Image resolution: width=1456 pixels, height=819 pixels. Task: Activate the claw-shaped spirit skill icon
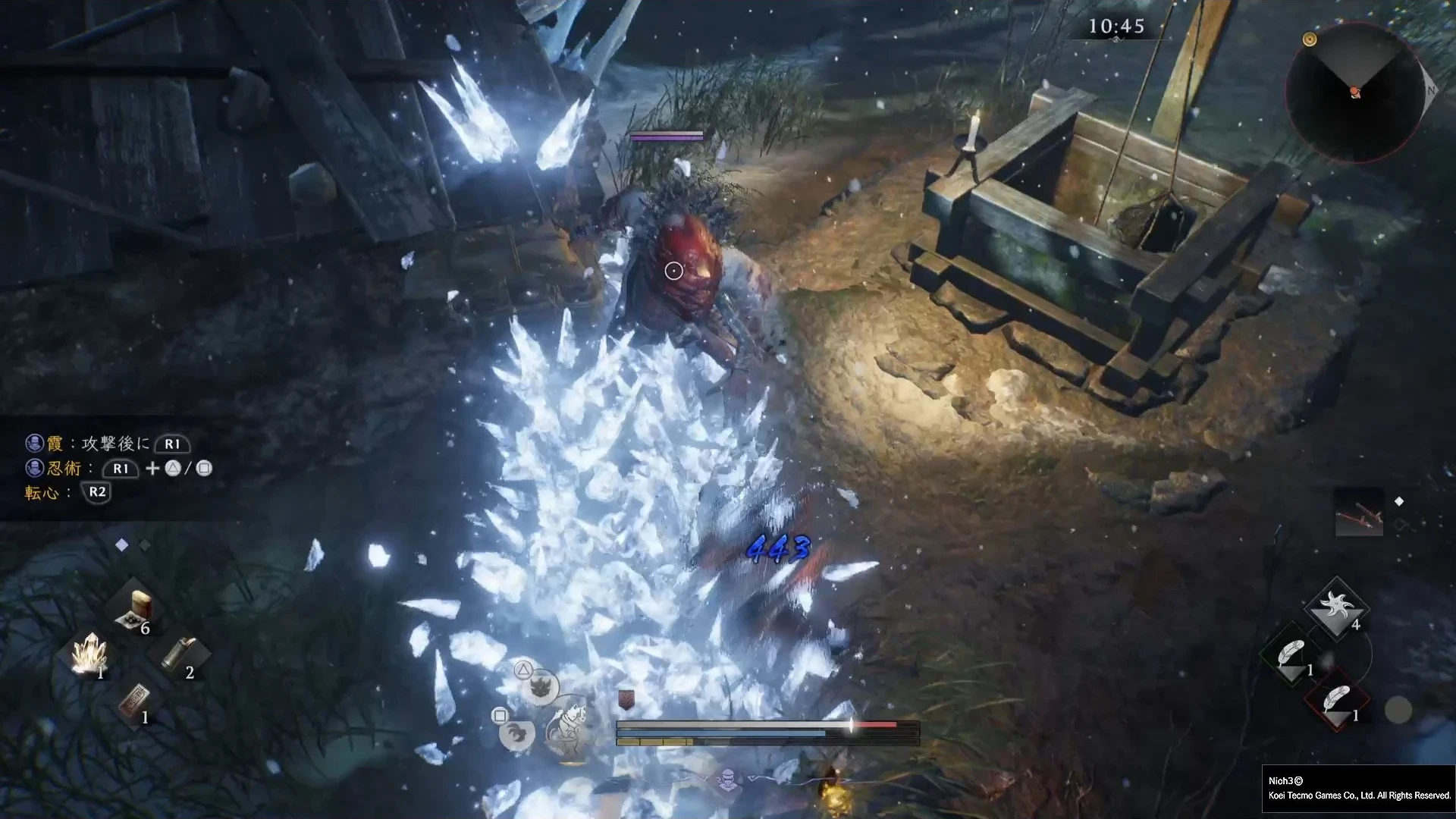tap(518, 733)
